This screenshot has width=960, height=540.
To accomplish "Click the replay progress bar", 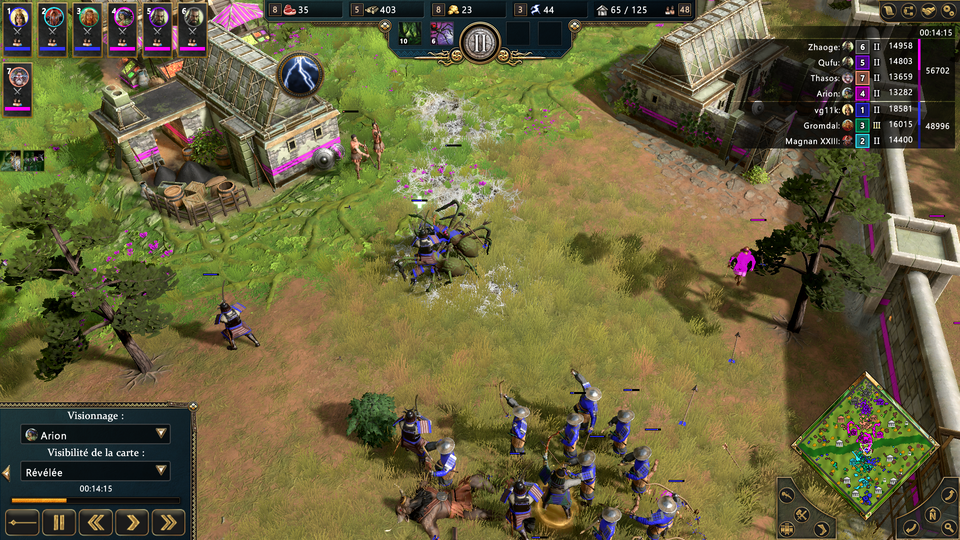I will click(x=96, y=500).
